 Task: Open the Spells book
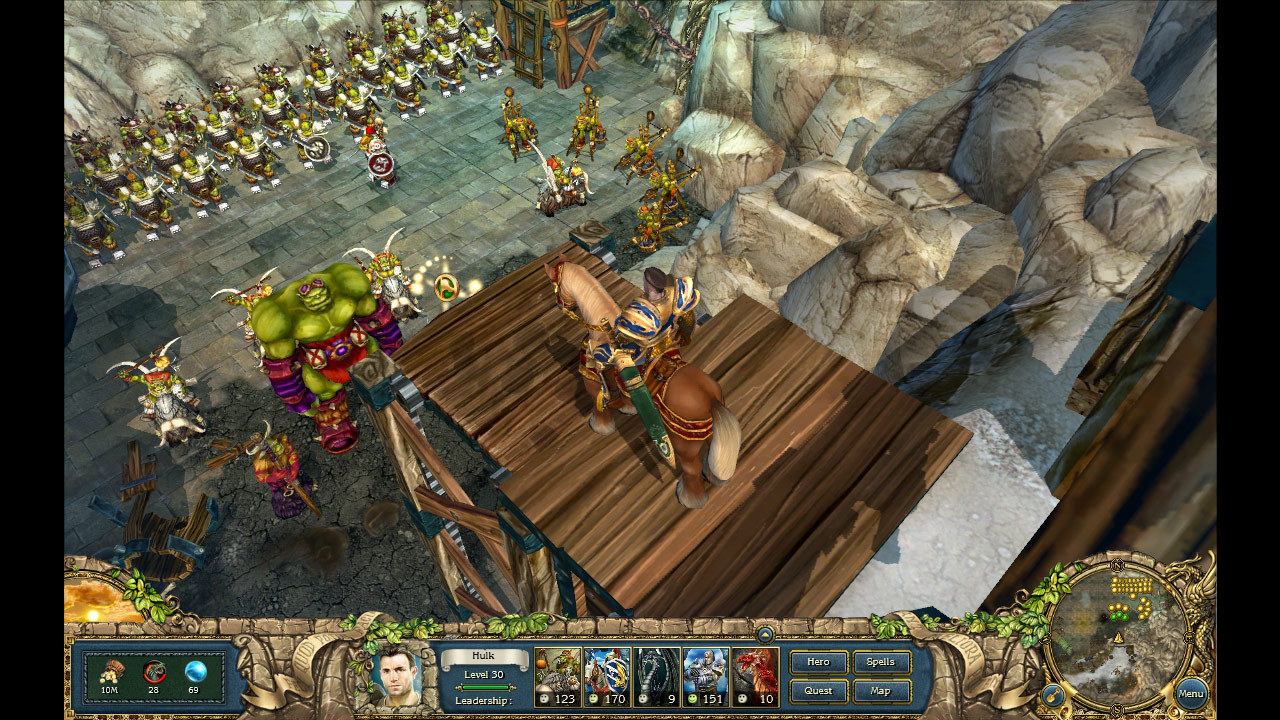879,662
